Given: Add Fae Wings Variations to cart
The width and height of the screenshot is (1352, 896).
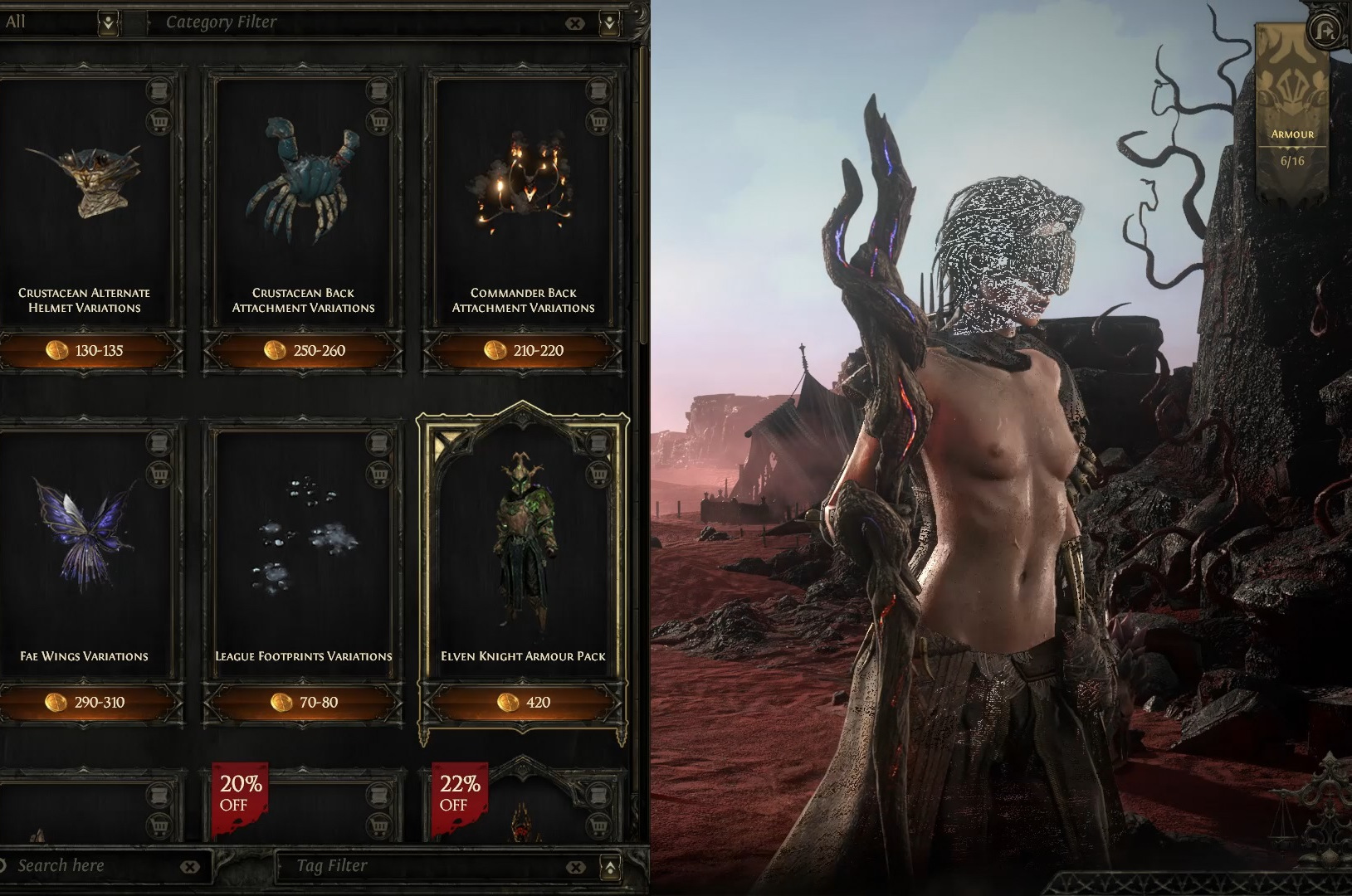Looking at the screenshot, I should 159,475.
